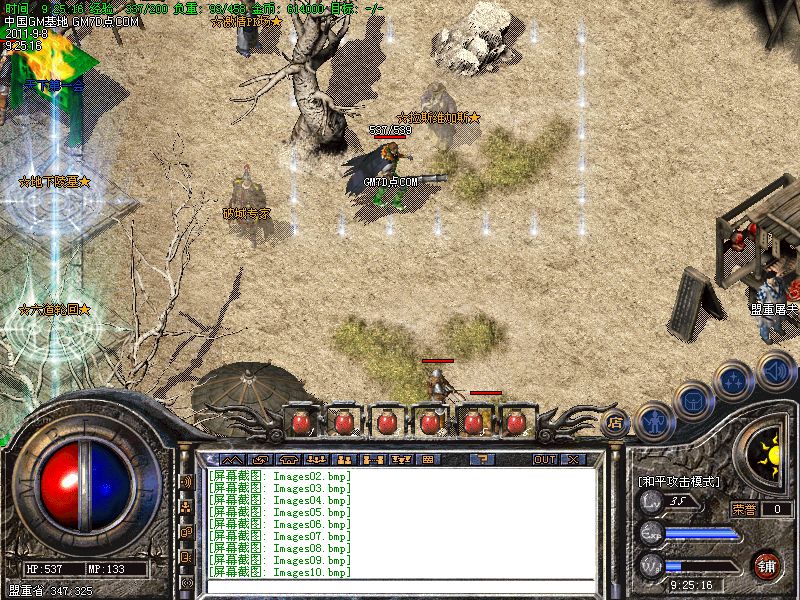Click the telephone icon on chat toolbar

click(288, 459)
